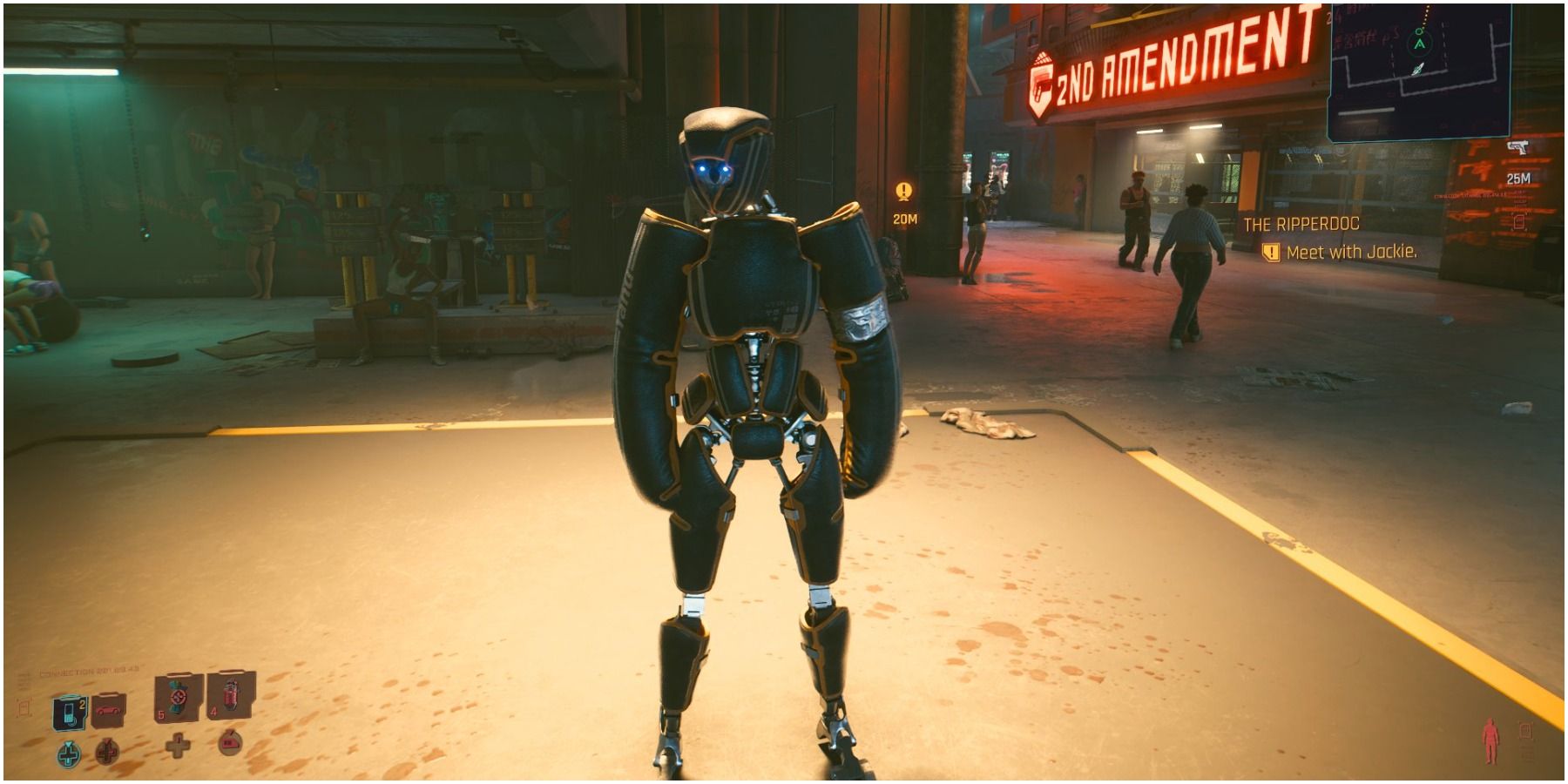Click the red up D-pad control icon

coord(107,752)
